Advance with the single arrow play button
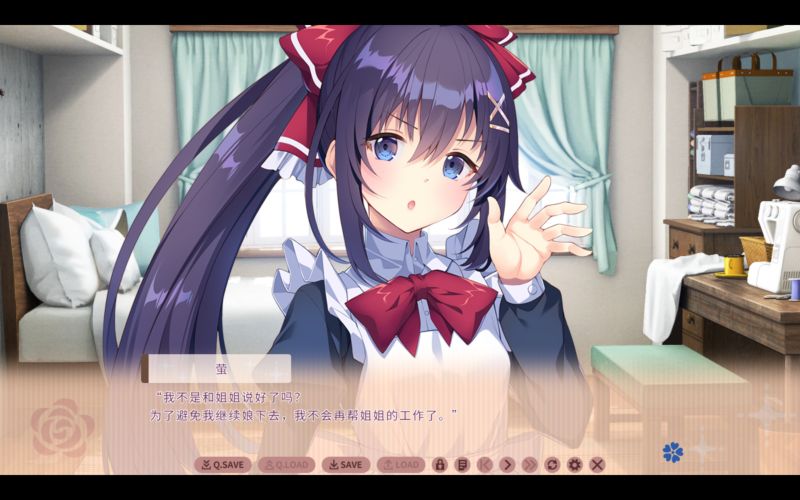The height and width of the screenshot is (500, 800). [x=506, y=464]
